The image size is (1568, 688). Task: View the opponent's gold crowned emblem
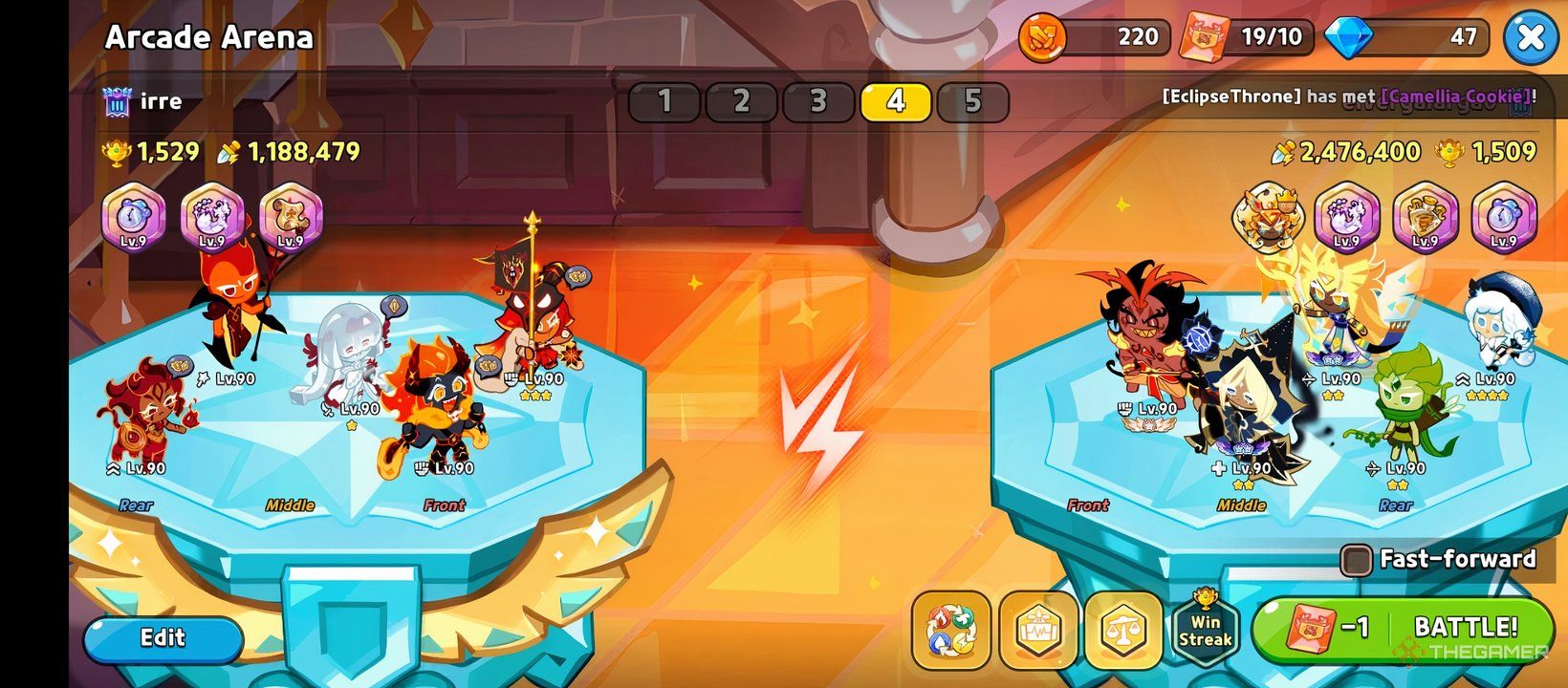click(x=1268, y=216)
